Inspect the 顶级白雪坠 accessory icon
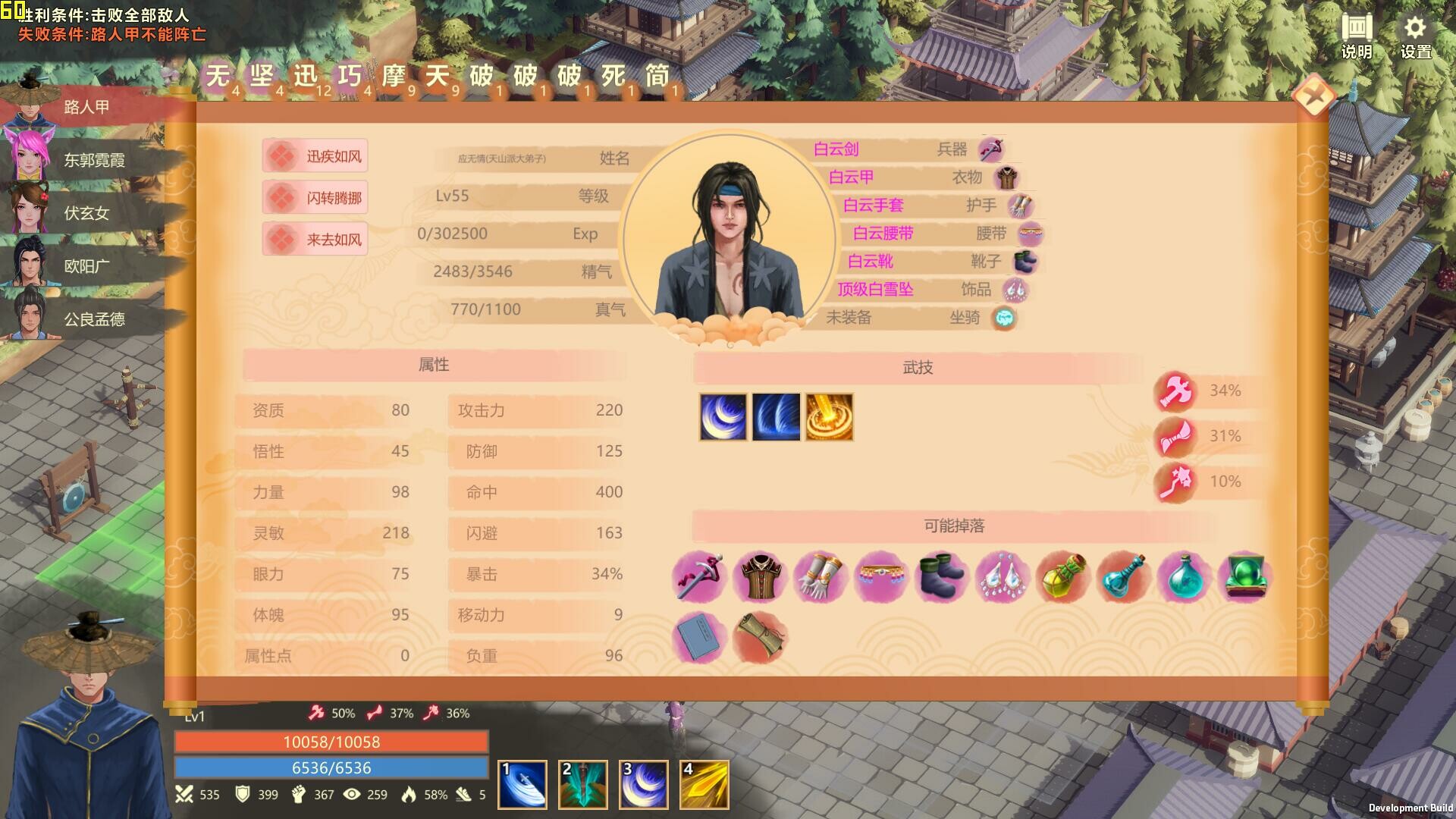 coord(1015,290)
